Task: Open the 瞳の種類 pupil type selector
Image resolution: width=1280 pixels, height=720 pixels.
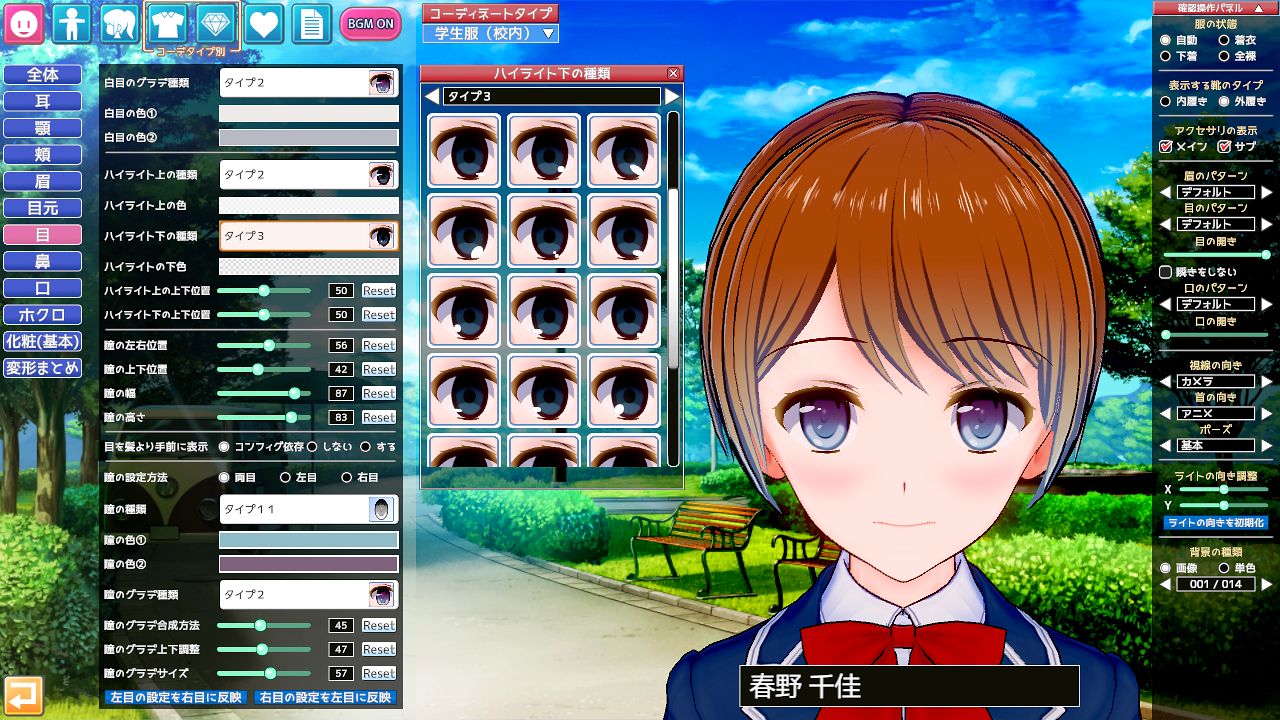Action: click(309, 510)
